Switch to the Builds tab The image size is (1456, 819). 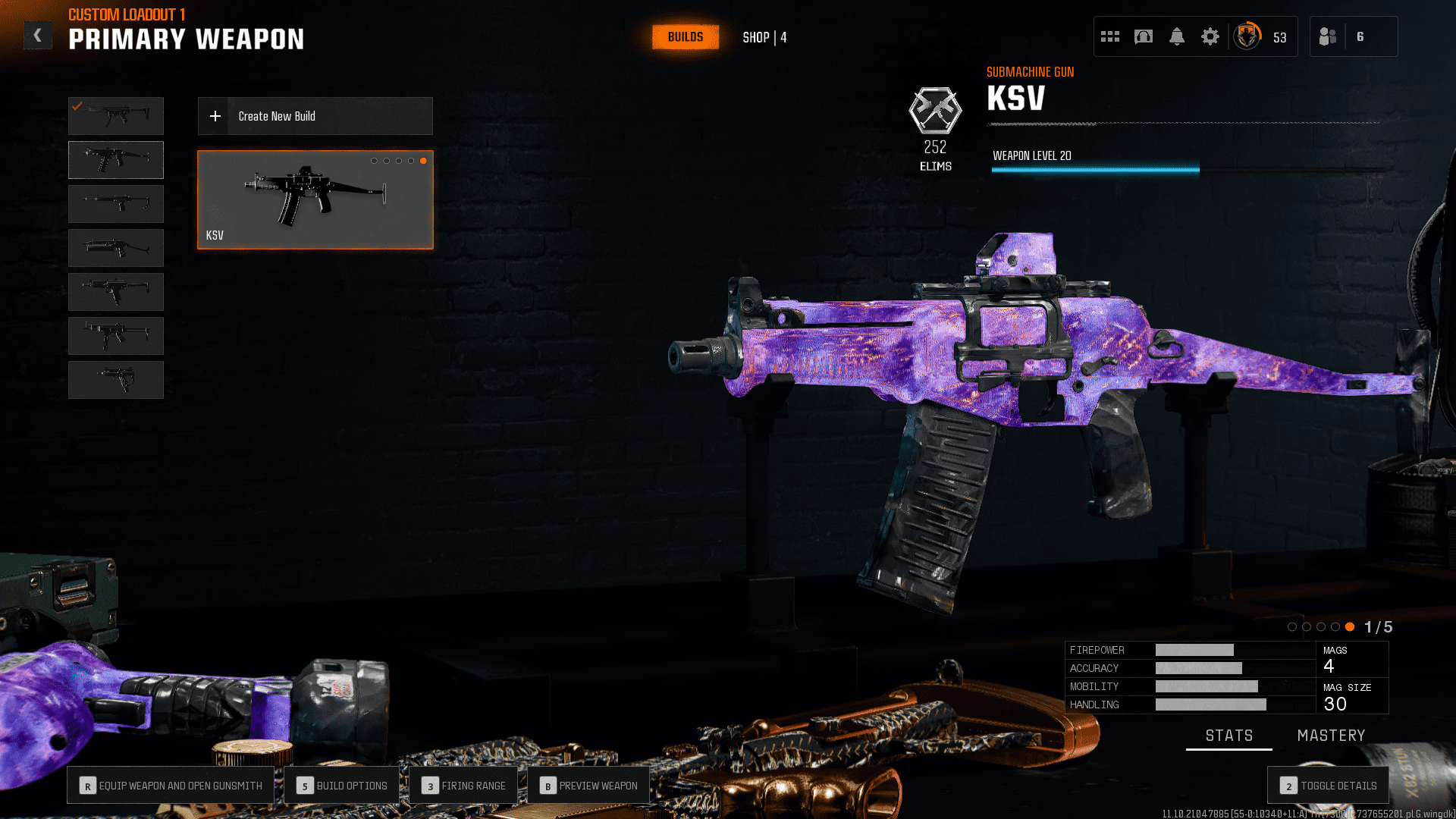pos(685,37)
